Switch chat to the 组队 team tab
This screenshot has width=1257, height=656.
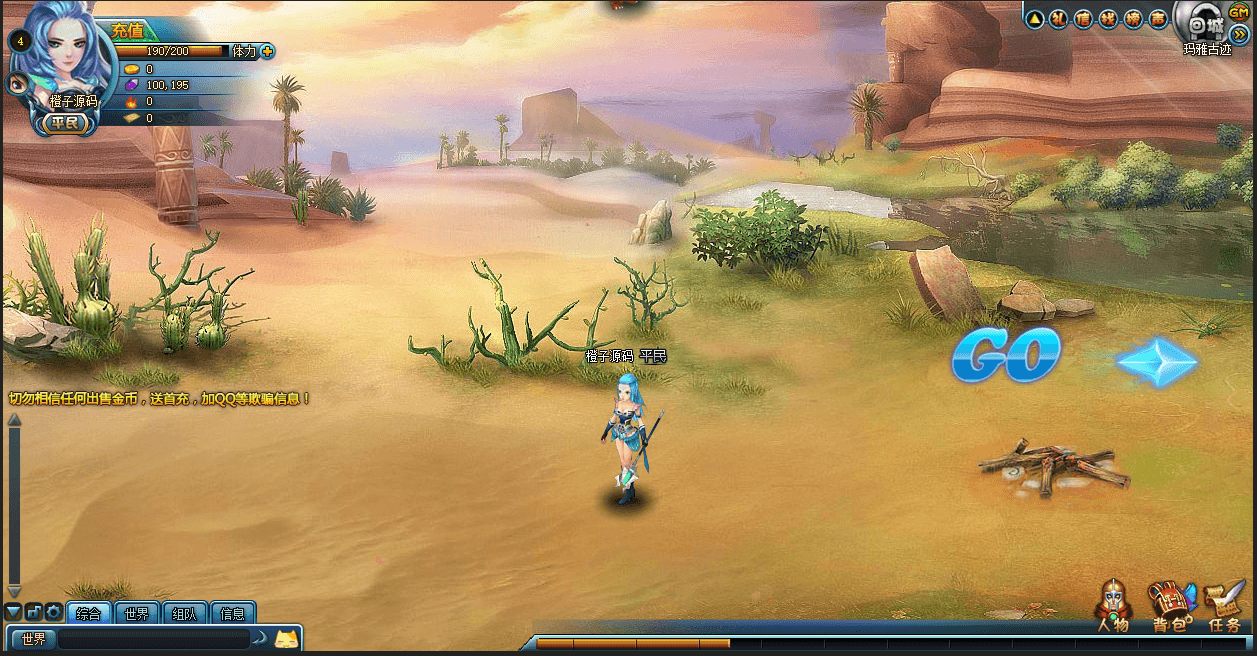[x=185, y=614]
